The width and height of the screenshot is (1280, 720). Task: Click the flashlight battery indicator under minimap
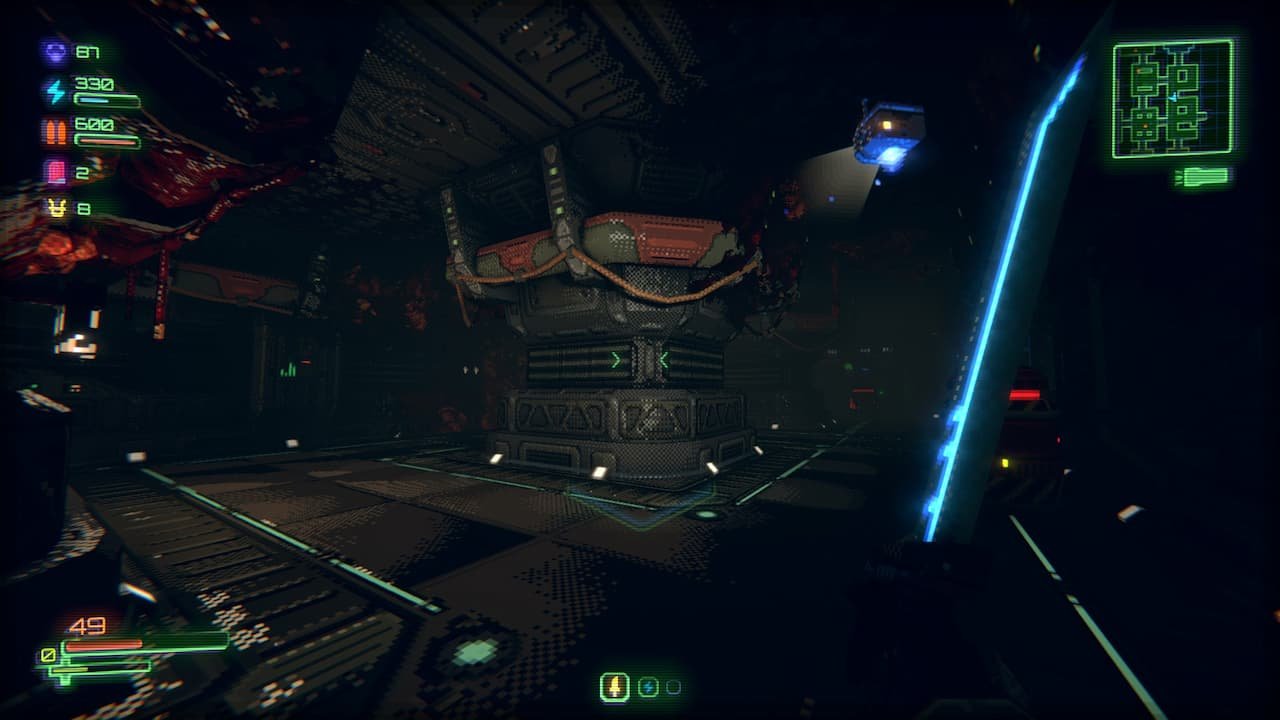click(1202, 177)
